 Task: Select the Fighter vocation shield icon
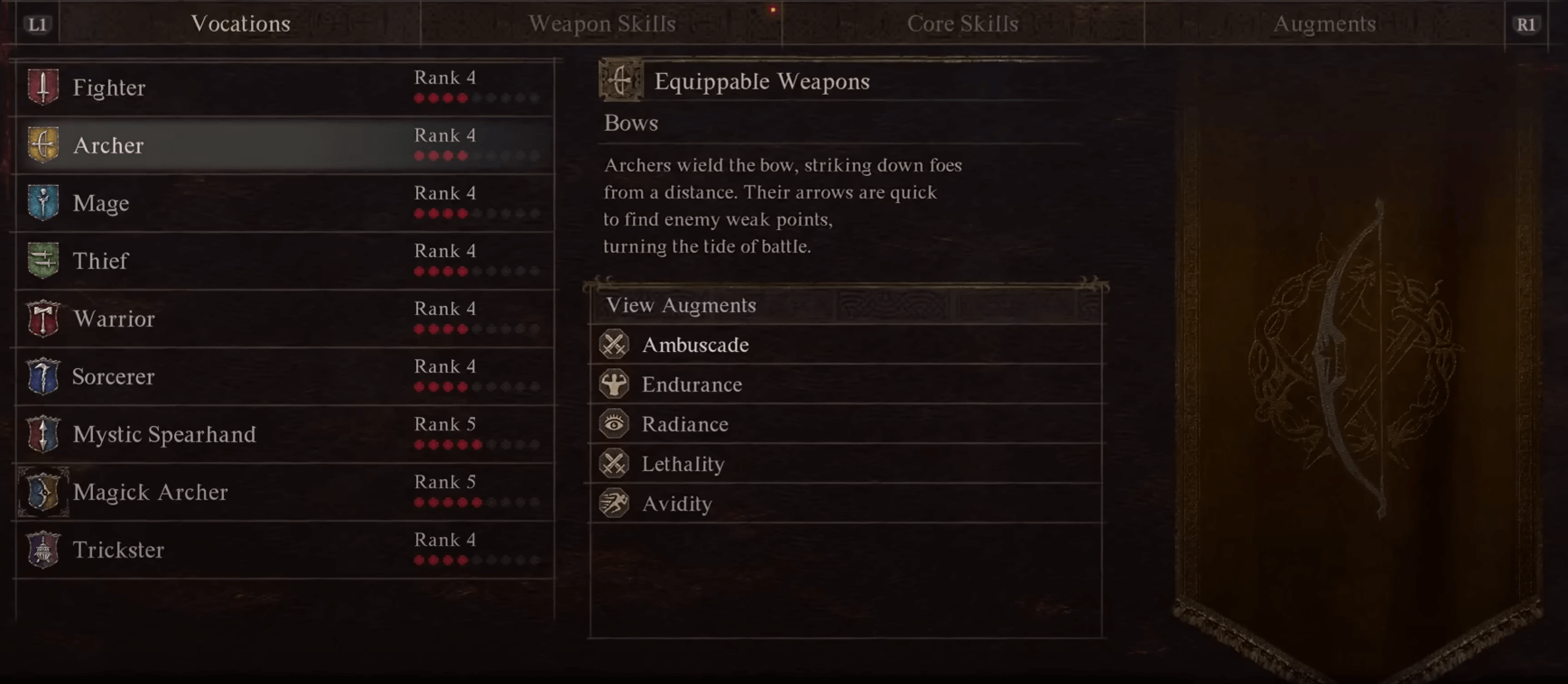coord(42,87)
